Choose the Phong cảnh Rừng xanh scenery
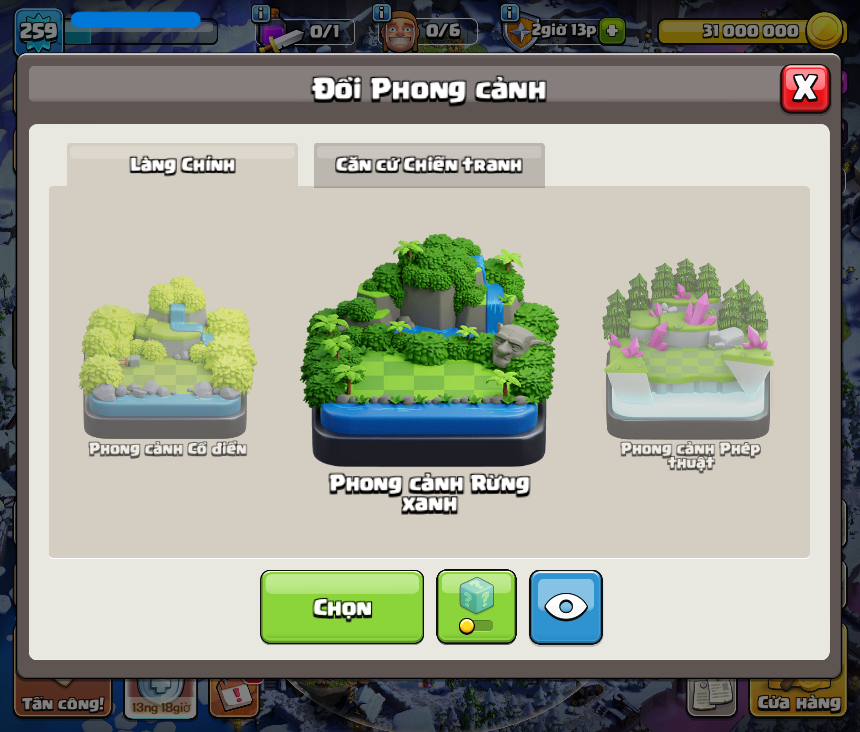This screenshot has height=732, width=860. (x=429, y=350)
